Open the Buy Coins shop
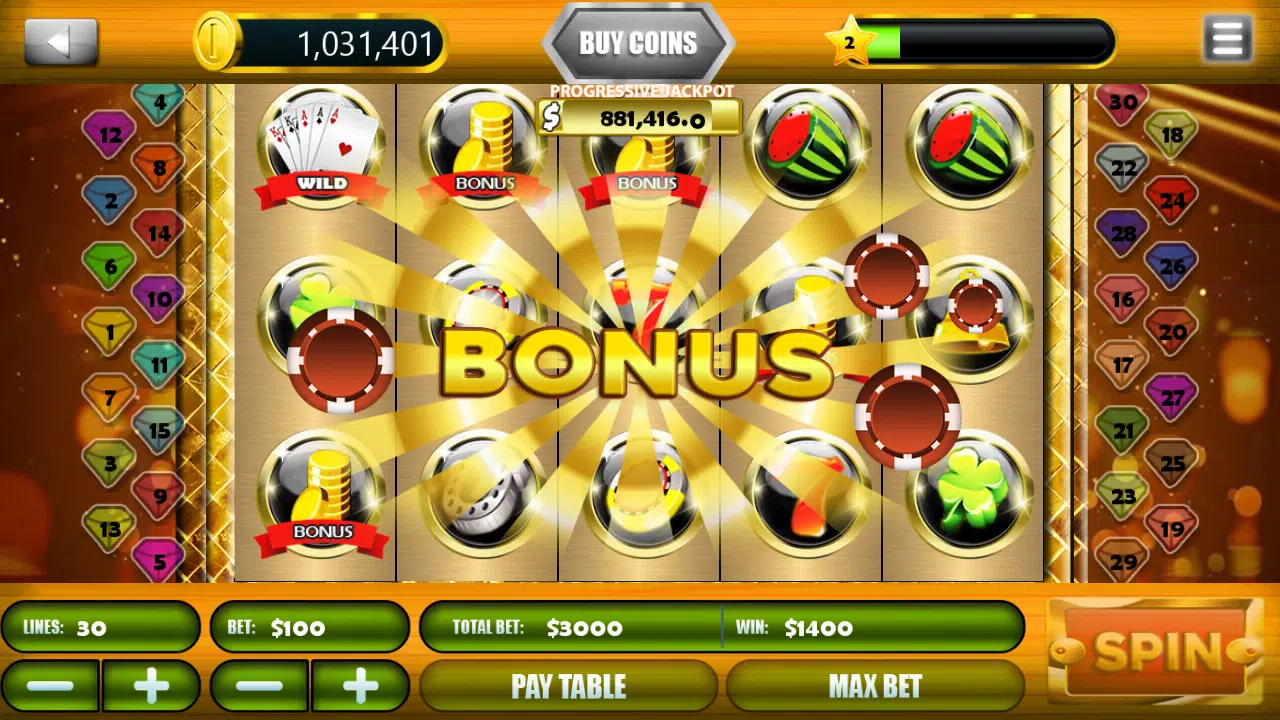 pos(638,43)
